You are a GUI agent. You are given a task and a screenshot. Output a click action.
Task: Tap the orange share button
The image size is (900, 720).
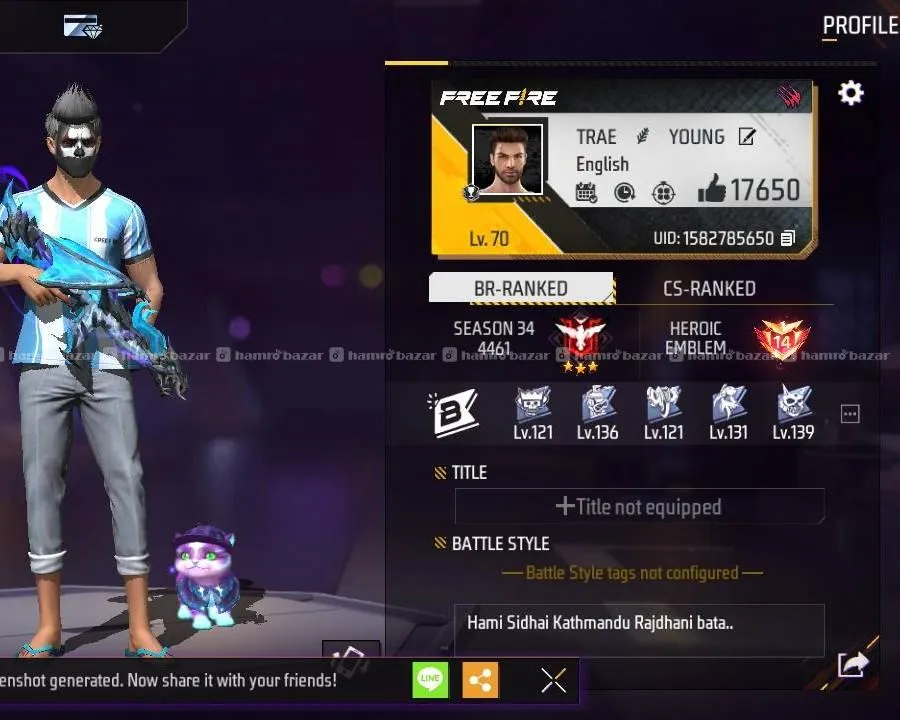tap(481, 681)
